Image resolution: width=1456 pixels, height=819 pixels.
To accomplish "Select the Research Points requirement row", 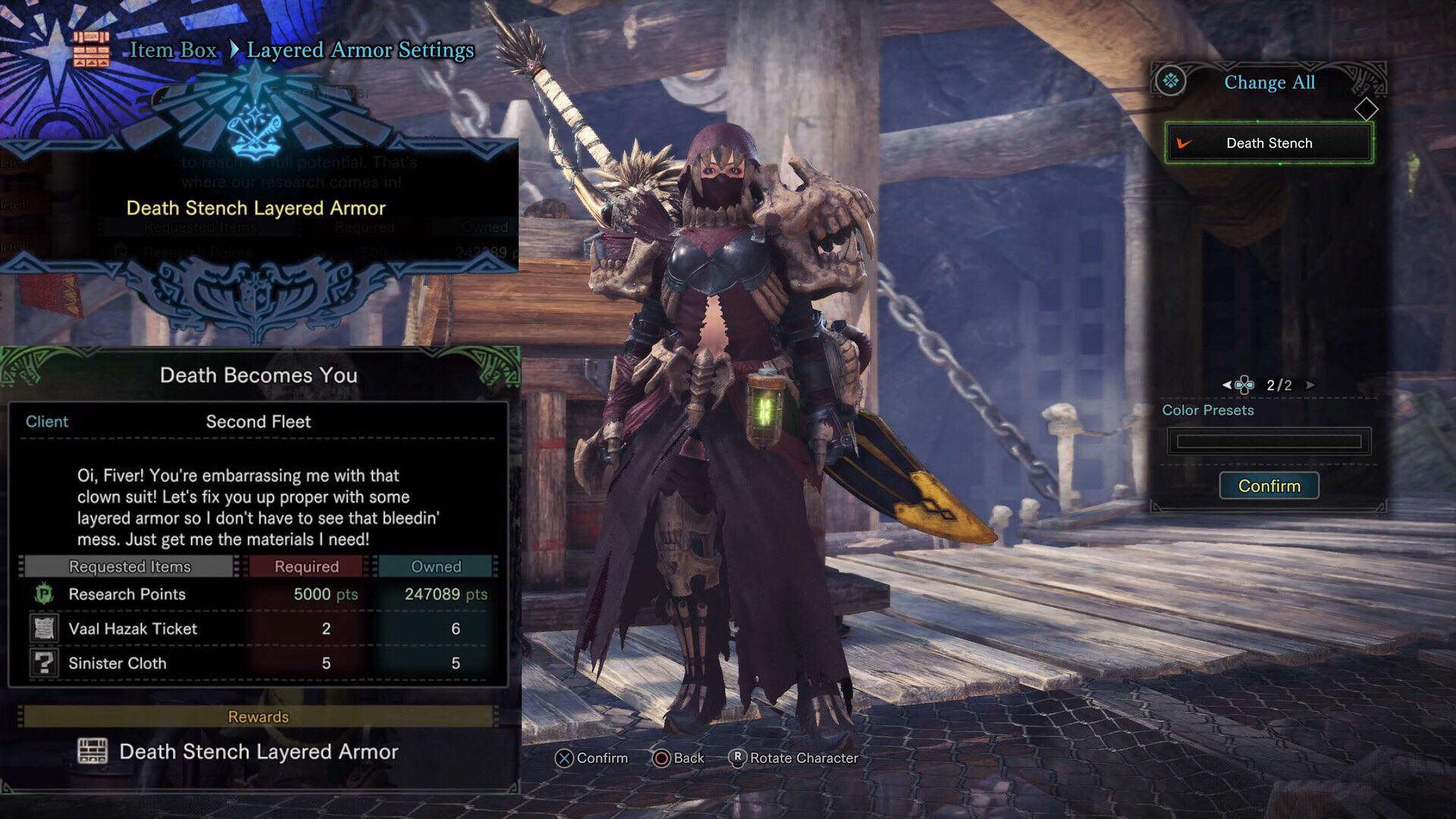I will click(258, 595).
